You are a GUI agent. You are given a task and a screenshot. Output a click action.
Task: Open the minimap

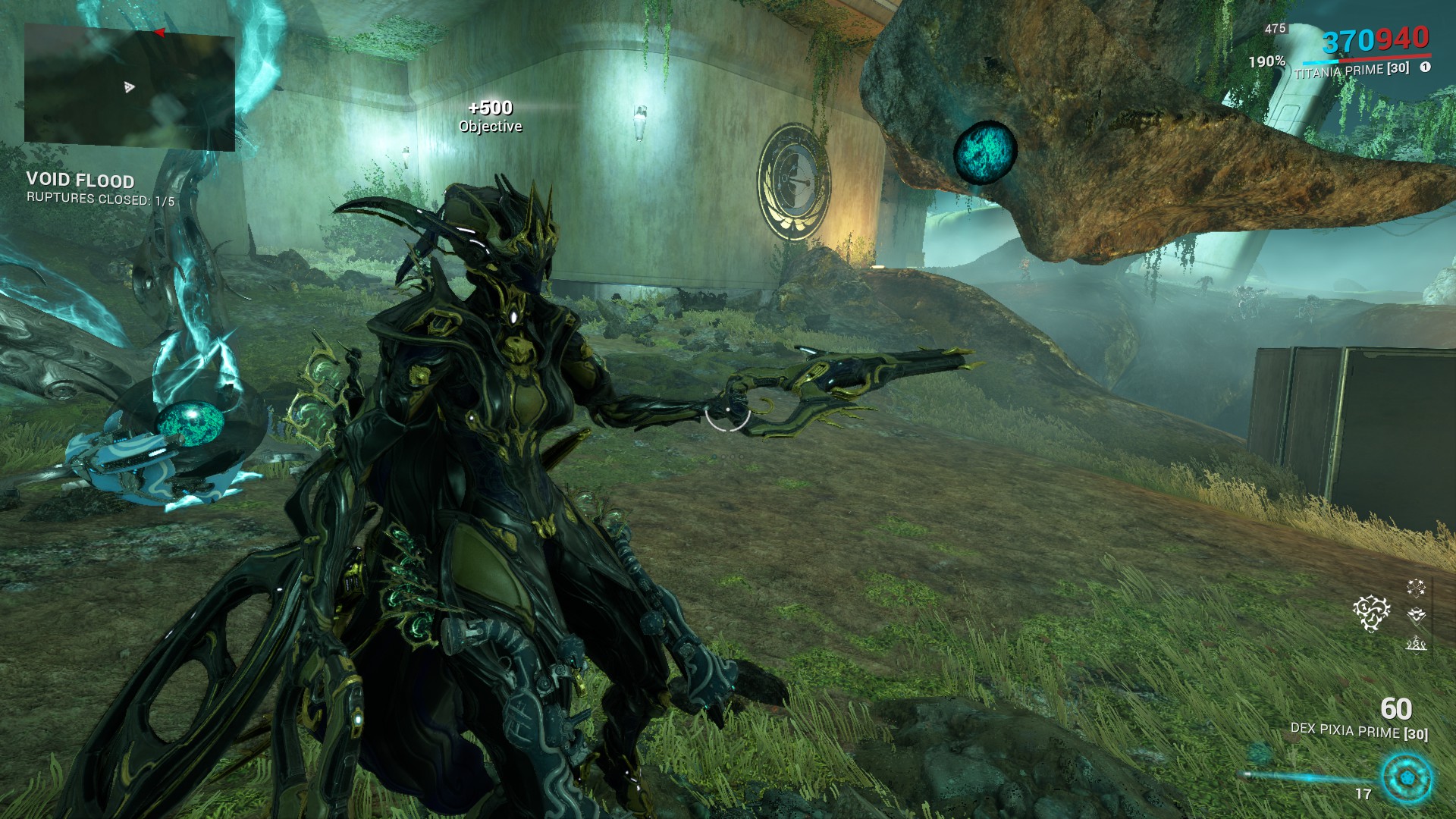tap(129, 86)
